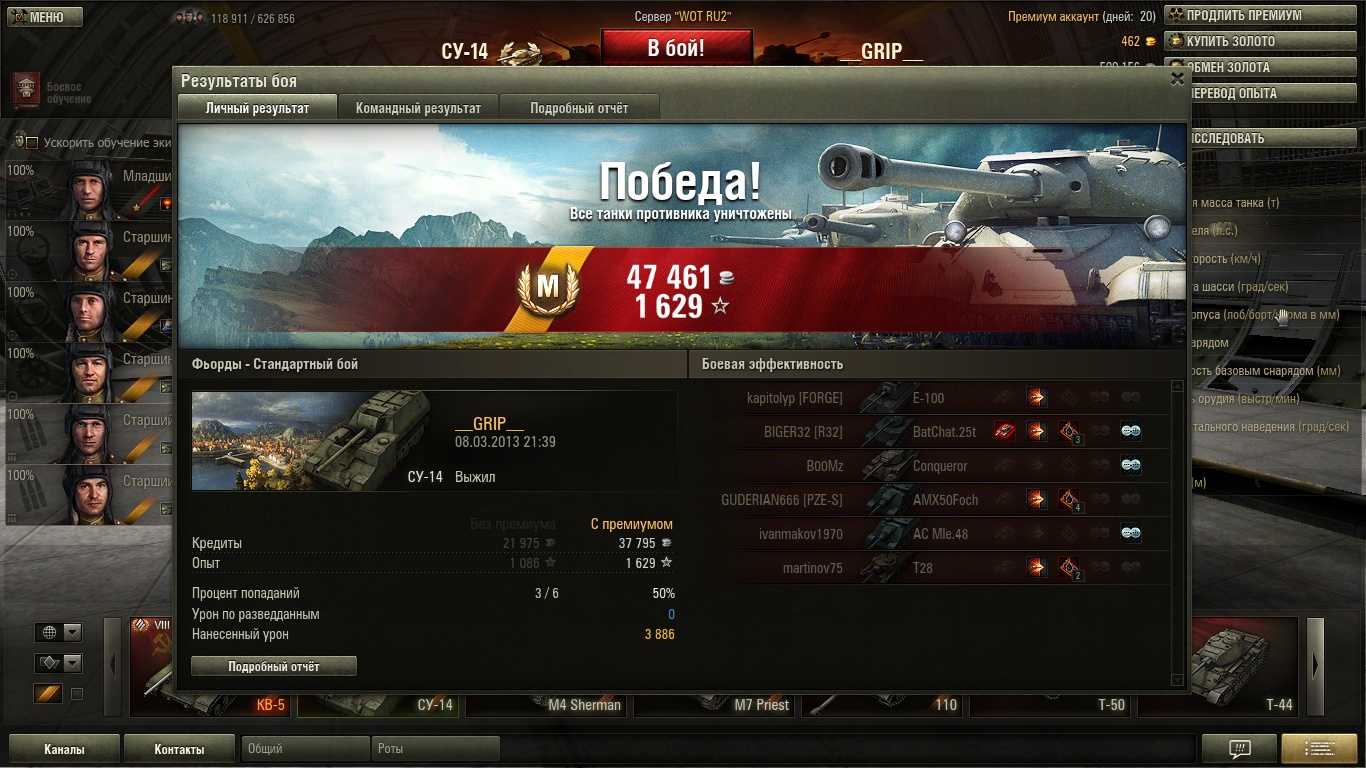Select the Роты tab
The image size is (1366, 768).
(x=435, y=749)
